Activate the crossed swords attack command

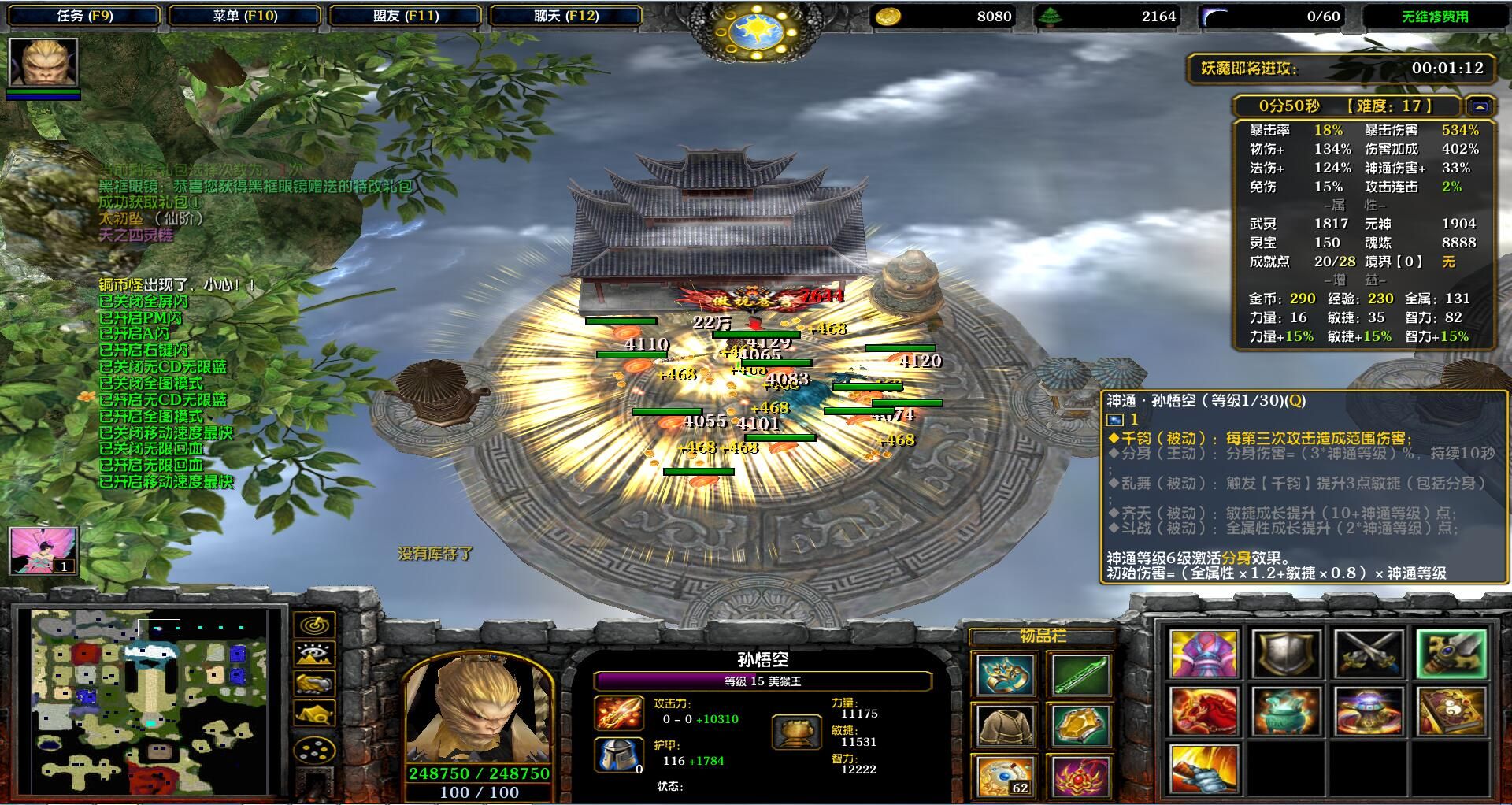point(1369,654)
